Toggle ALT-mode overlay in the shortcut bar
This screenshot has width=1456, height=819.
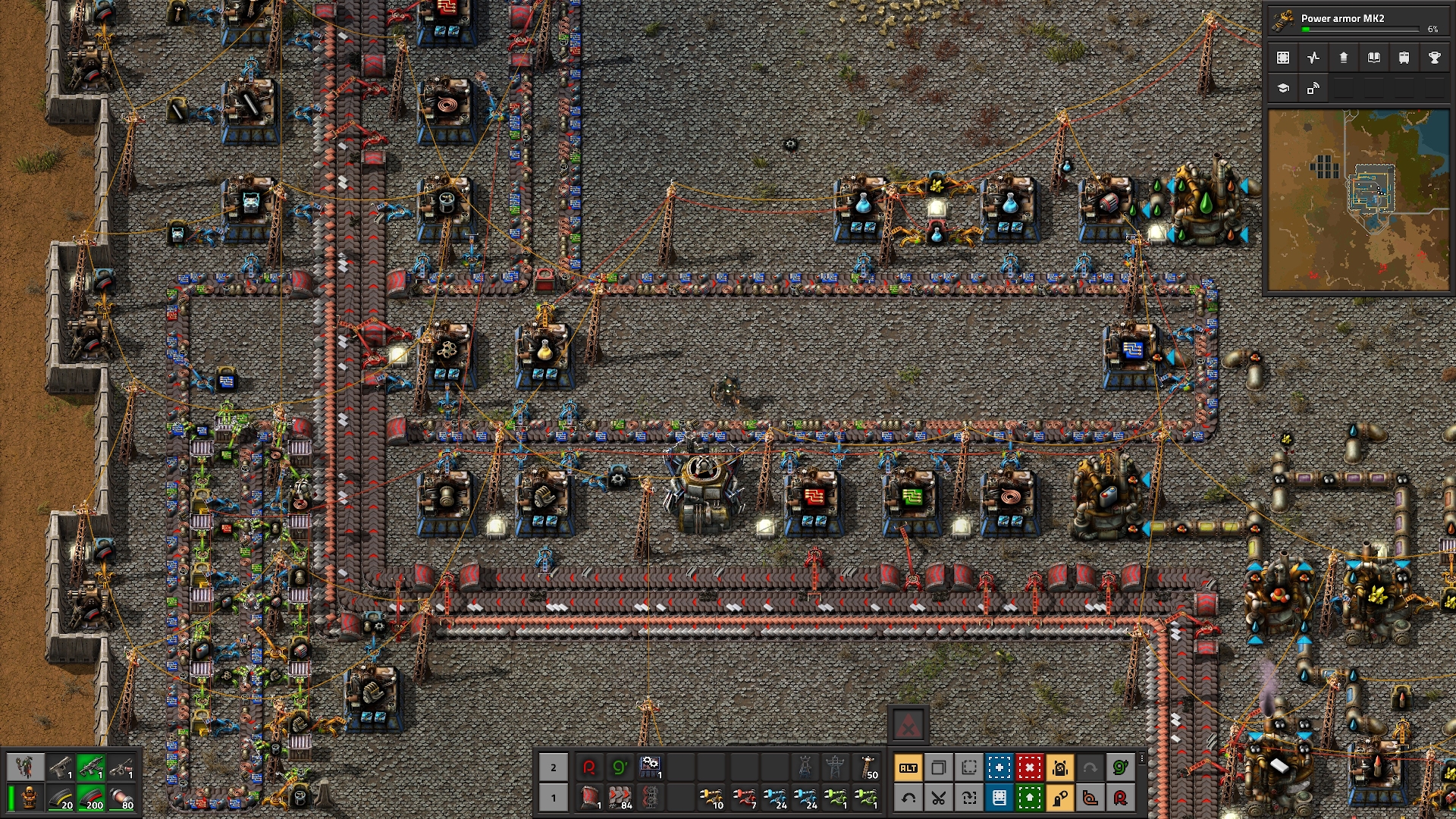point(908,768)
